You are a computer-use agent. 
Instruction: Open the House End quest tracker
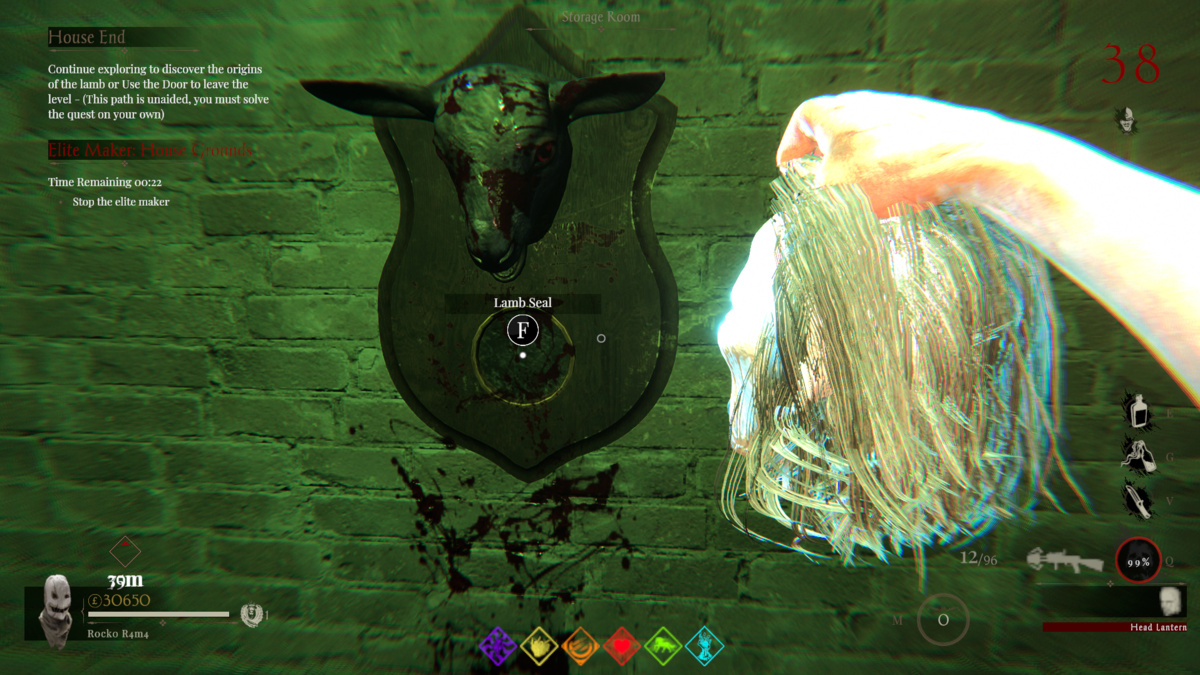87,37
